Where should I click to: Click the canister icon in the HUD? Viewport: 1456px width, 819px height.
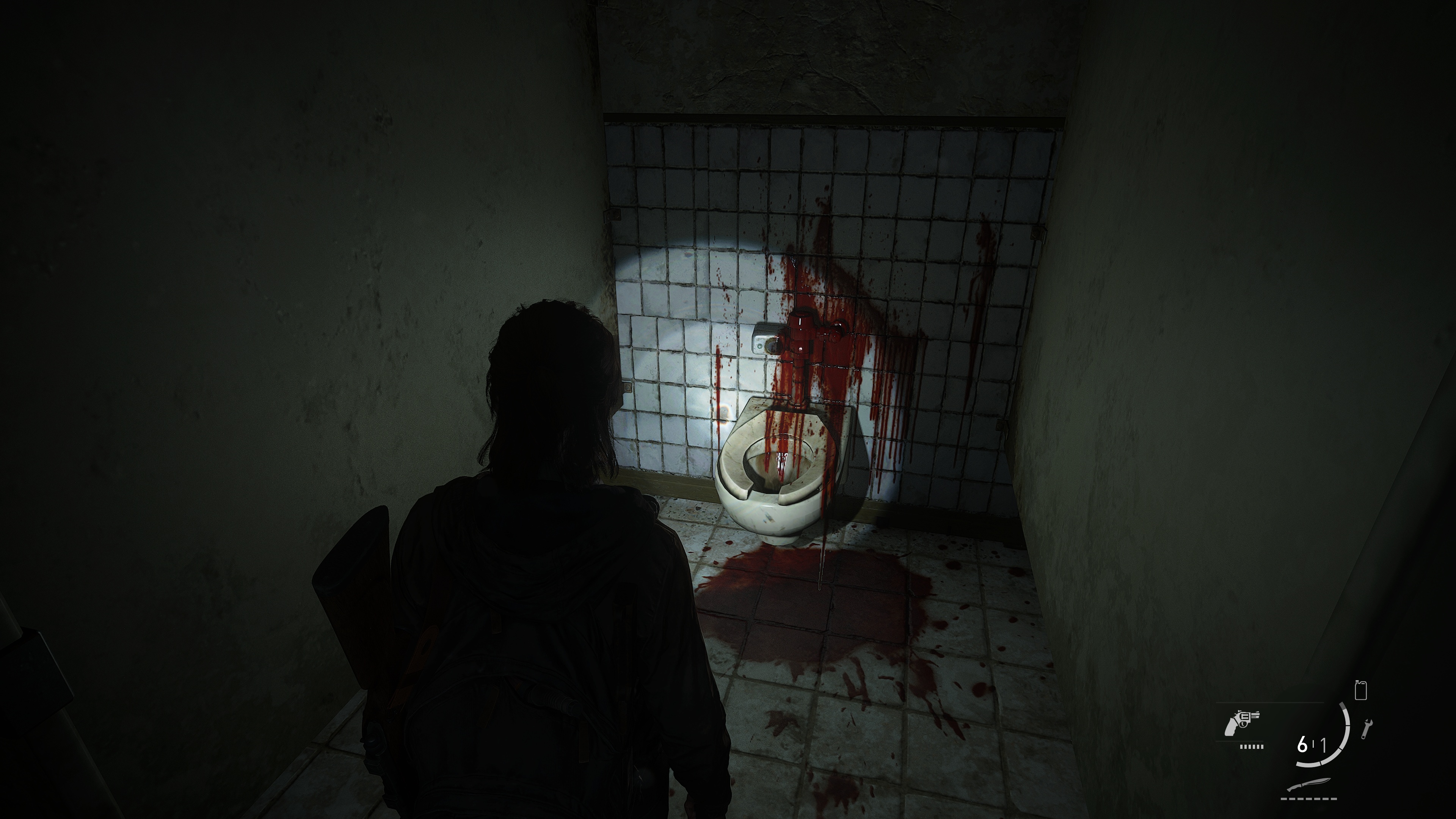[x=1360, y=691]
